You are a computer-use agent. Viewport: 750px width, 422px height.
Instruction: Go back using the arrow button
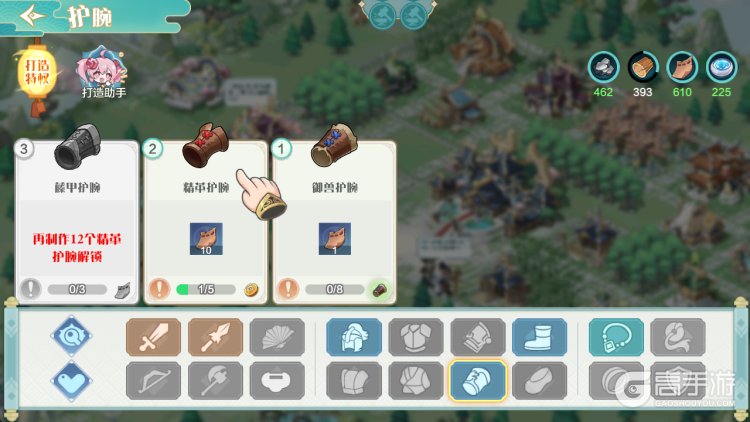(34, 17)
